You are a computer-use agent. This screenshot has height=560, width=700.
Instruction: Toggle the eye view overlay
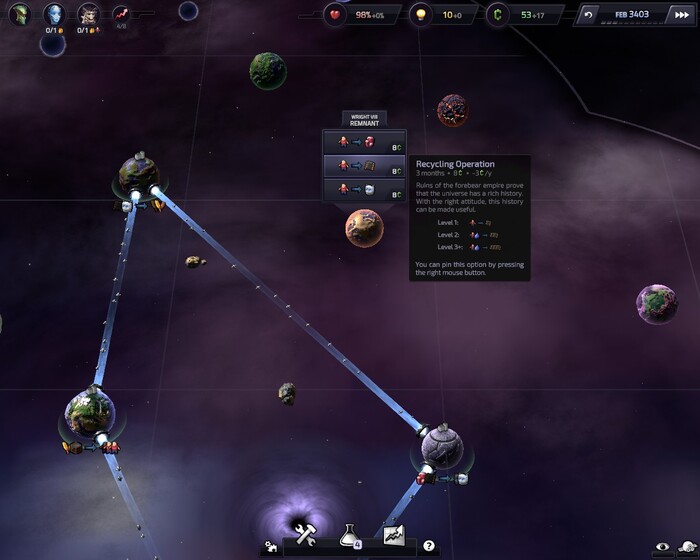point(660,546)
